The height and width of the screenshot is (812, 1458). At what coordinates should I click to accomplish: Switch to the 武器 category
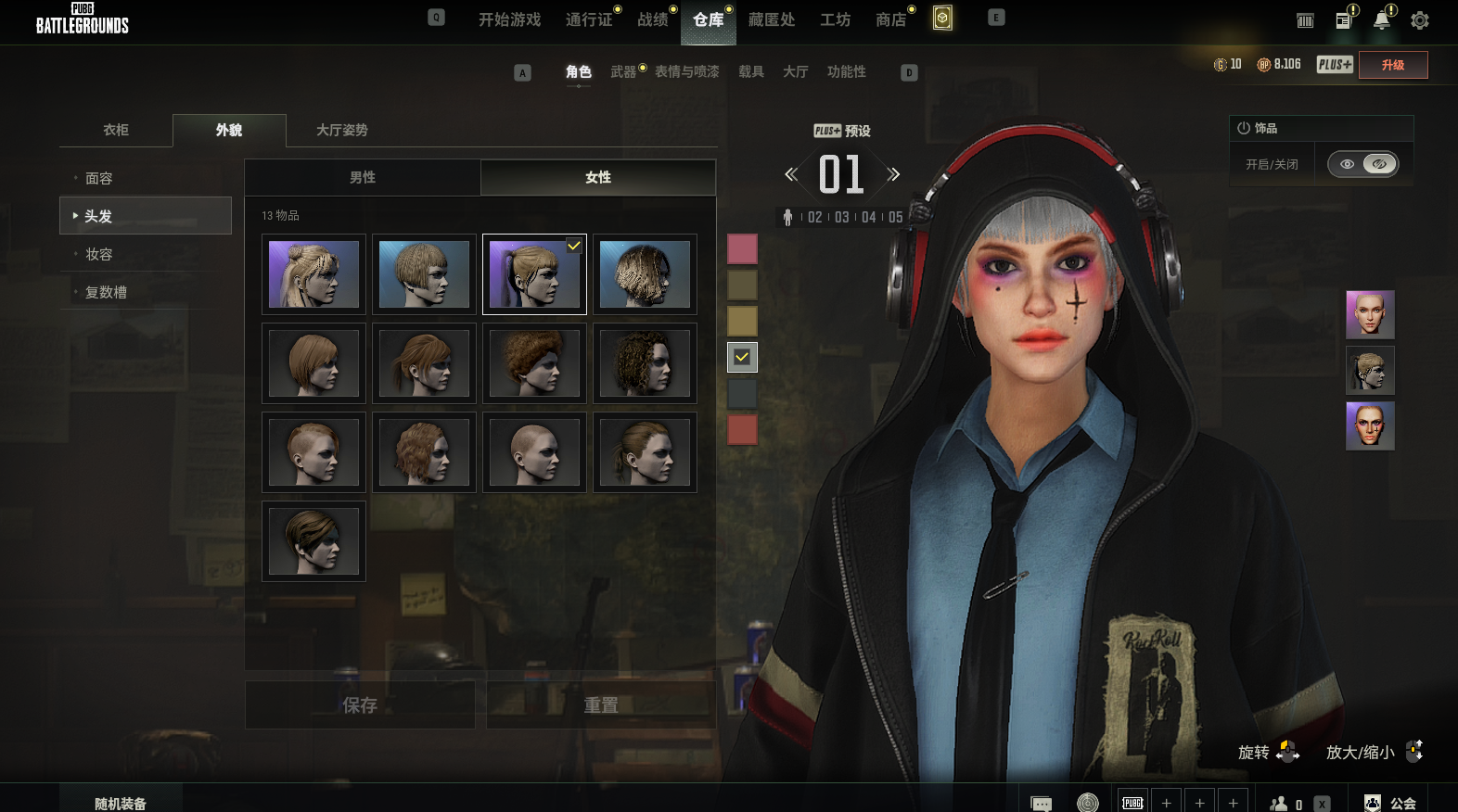coord(623,71)
